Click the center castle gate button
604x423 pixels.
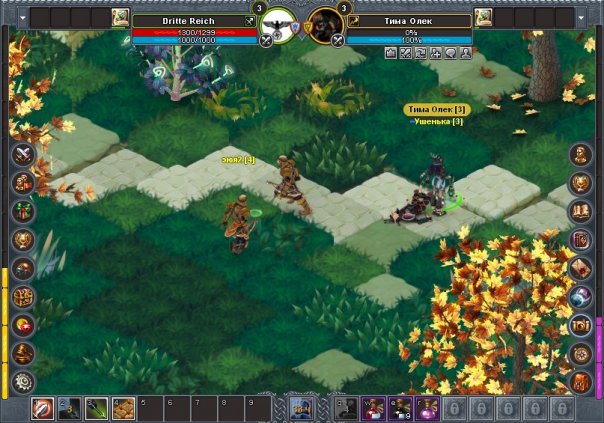[302, 407]
